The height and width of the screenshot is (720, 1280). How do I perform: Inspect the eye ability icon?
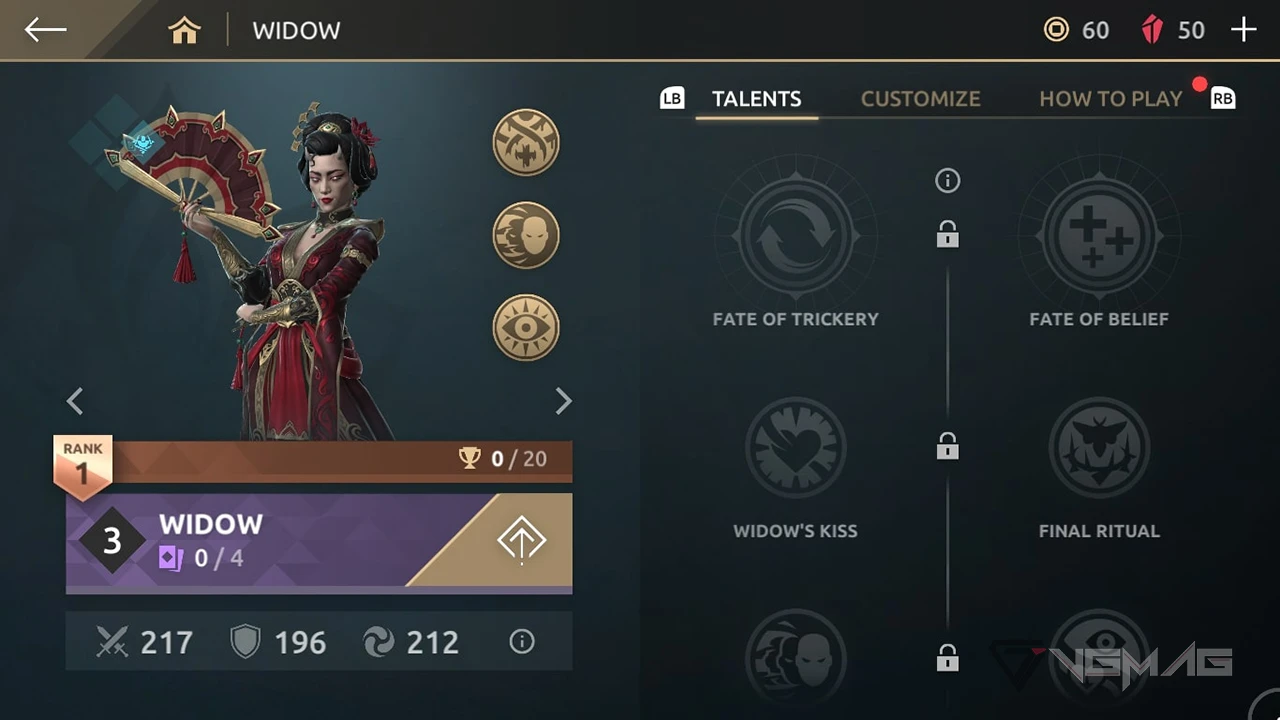526,328
